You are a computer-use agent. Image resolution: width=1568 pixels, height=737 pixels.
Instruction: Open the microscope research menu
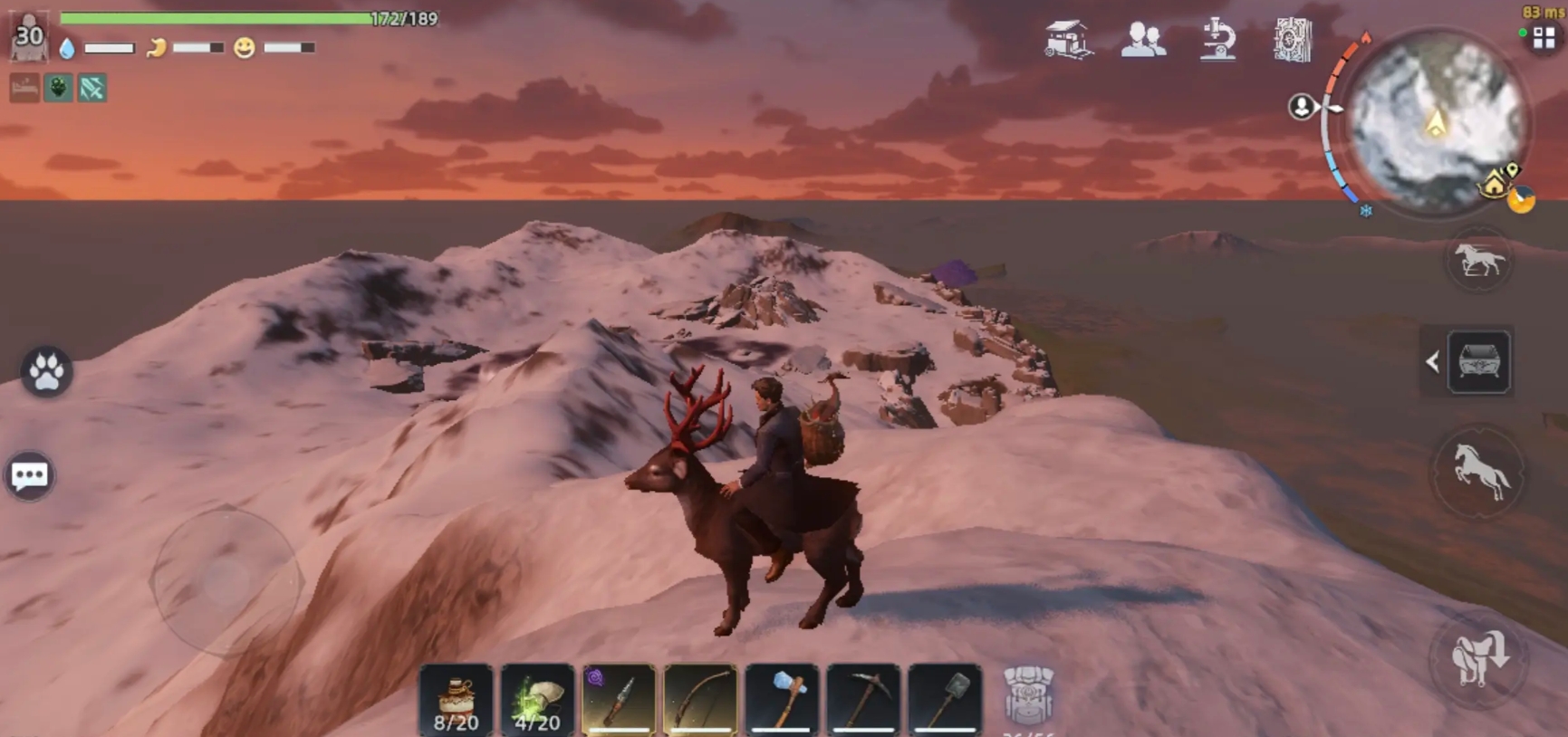point(1217,40)
